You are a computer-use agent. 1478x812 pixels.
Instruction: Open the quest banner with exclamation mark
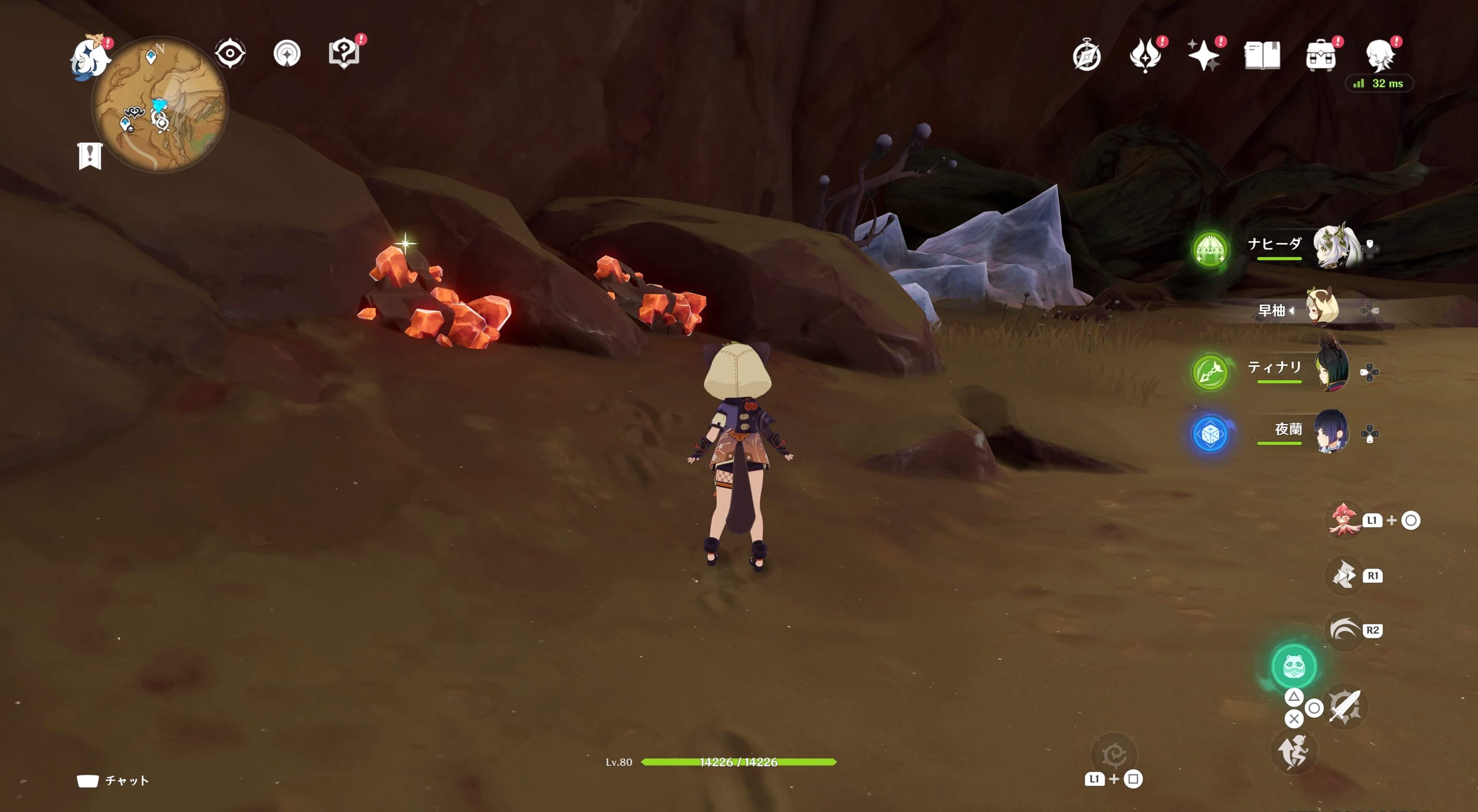tap(90, 155)
